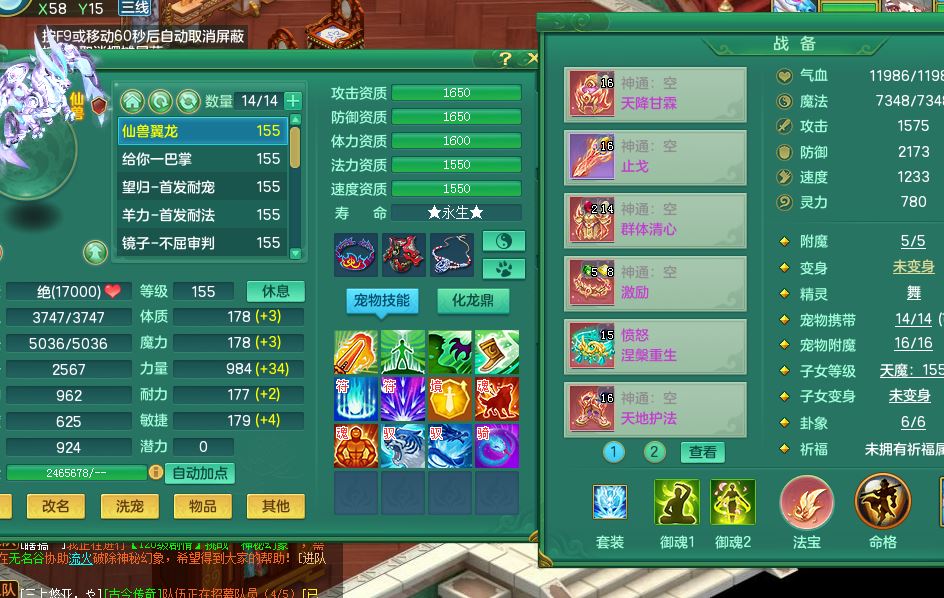Toggle the yin-yang button beside pet equipment

504,241
